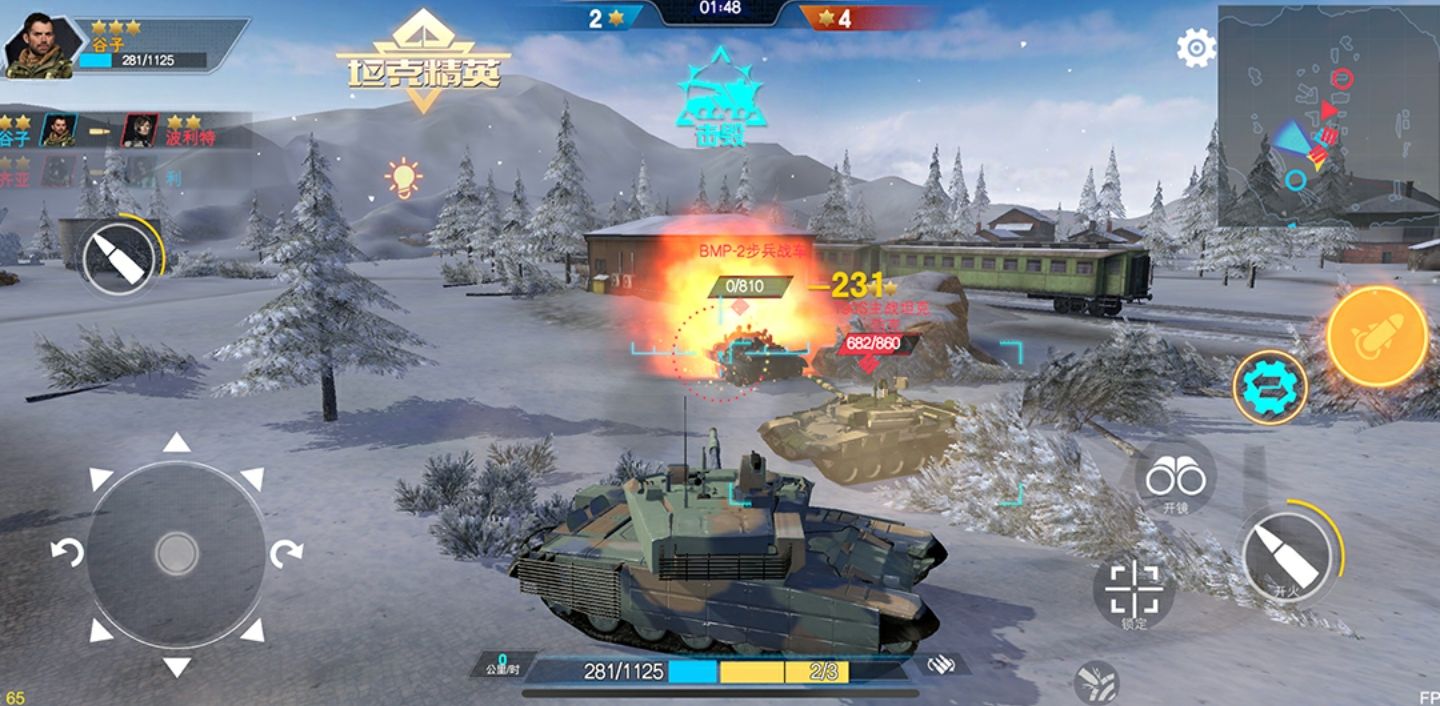
Task: Launch the orange missile ability
Action: point(1377,336)
